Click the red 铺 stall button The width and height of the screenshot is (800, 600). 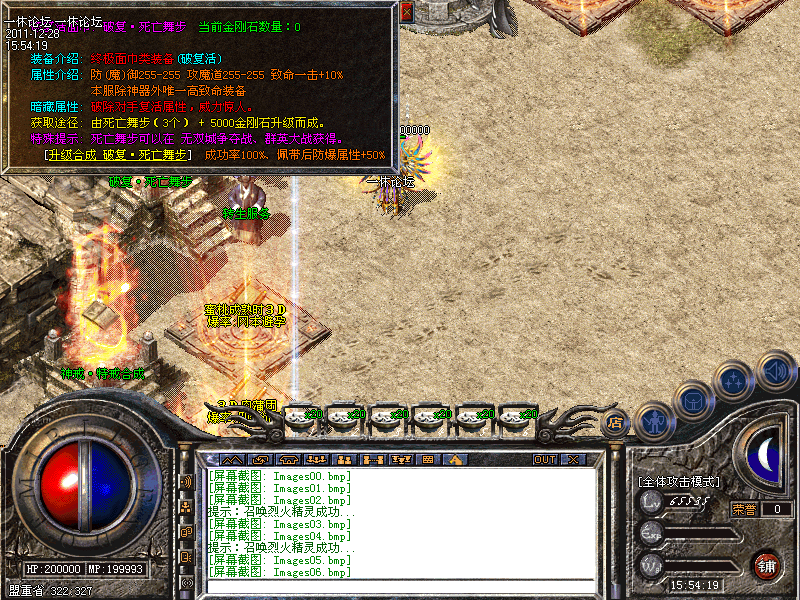[766, 565]
